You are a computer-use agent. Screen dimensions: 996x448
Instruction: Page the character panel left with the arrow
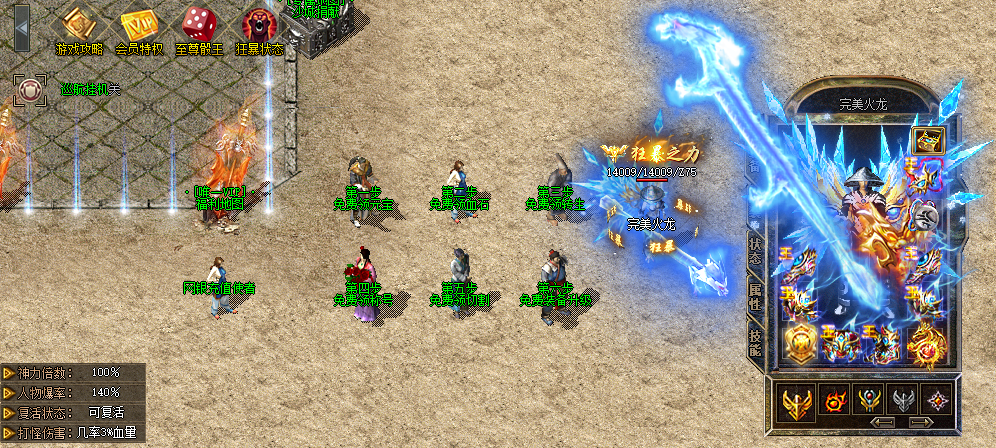click(x=883, y=423)
